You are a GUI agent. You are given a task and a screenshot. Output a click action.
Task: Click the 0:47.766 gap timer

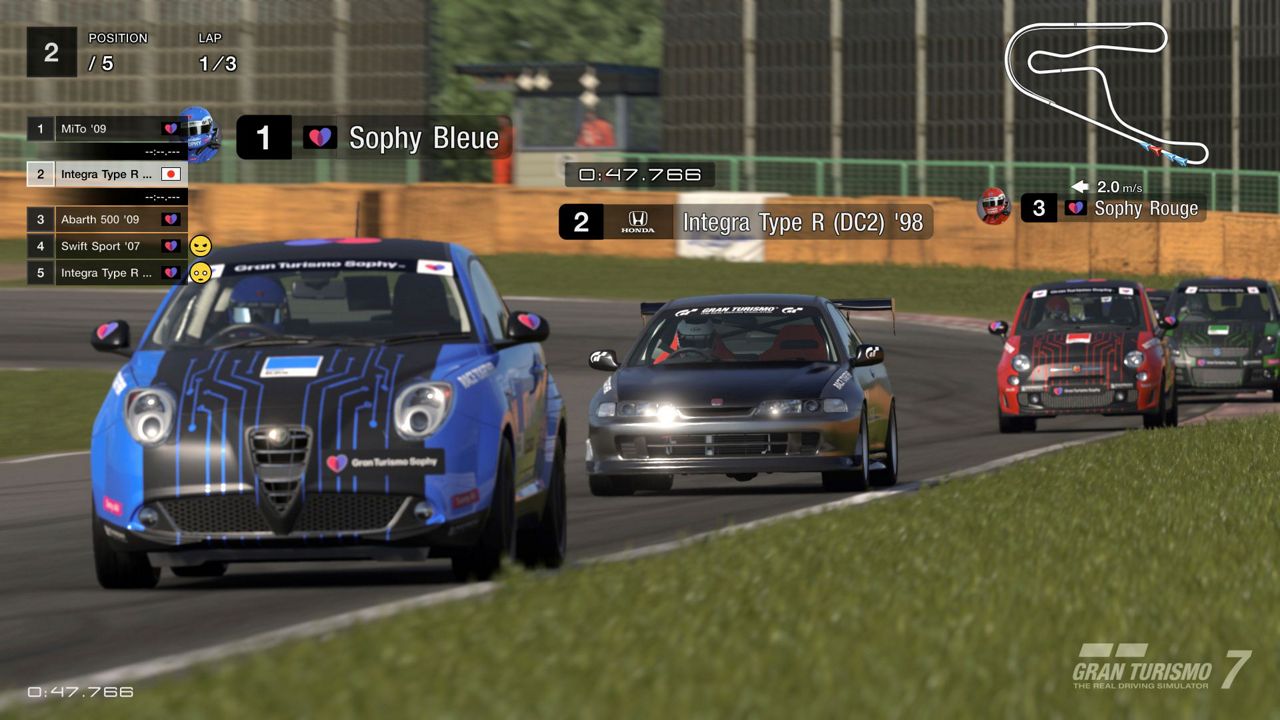pos(638,173)
